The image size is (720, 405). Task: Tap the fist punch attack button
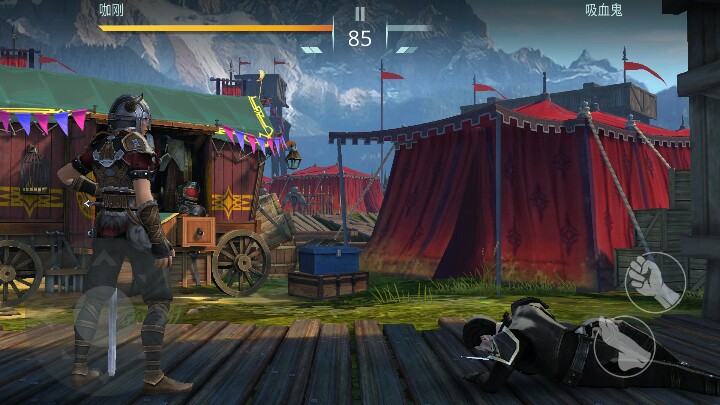coord(654,282)
